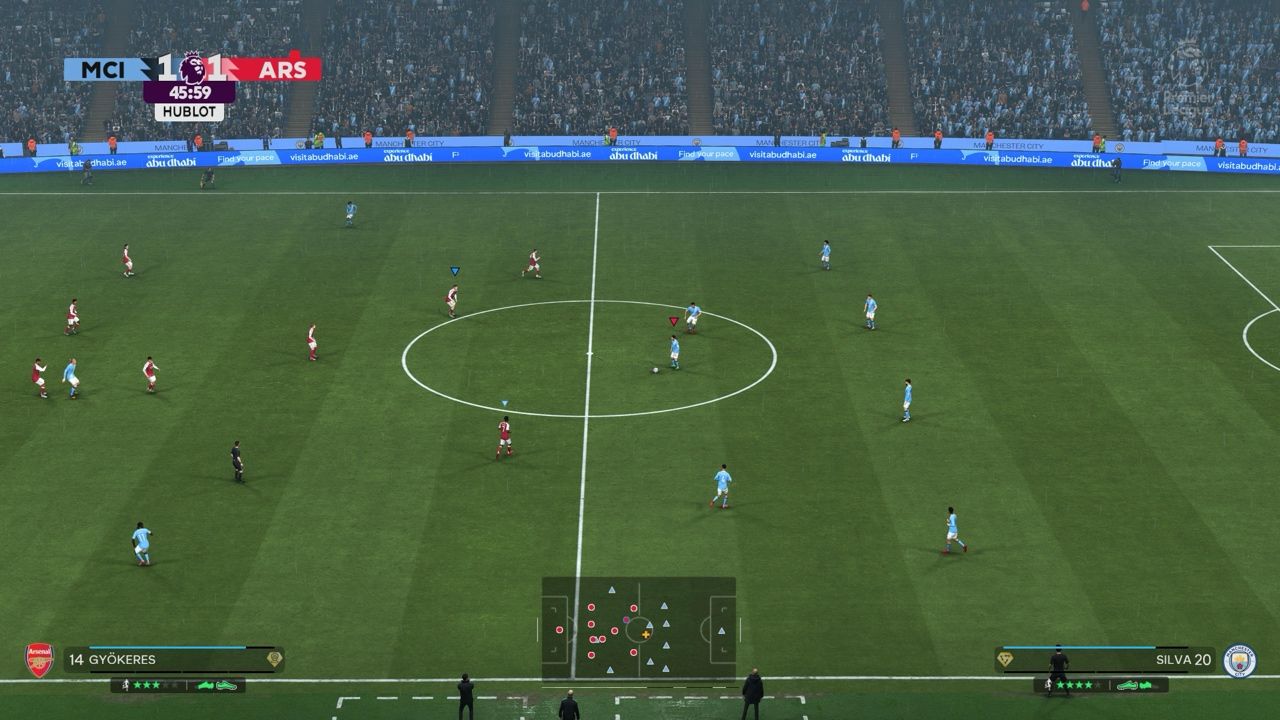Viewport: 1280px width, 720px height.
Task: Select the Manchester City club crest
Action: 1239,660
